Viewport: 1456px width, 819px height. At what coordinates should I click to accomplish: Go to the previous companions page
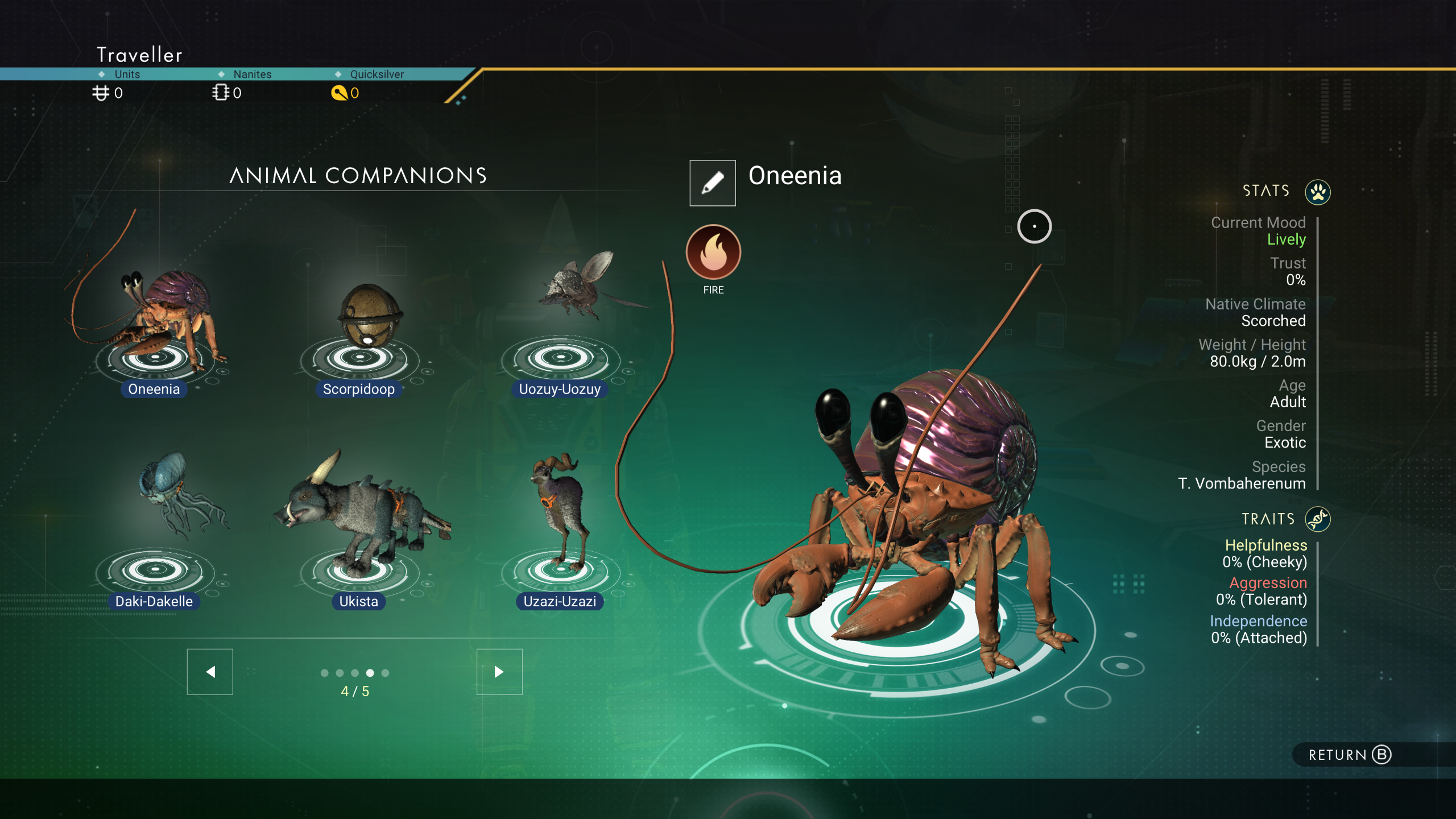tap(210, 672)
